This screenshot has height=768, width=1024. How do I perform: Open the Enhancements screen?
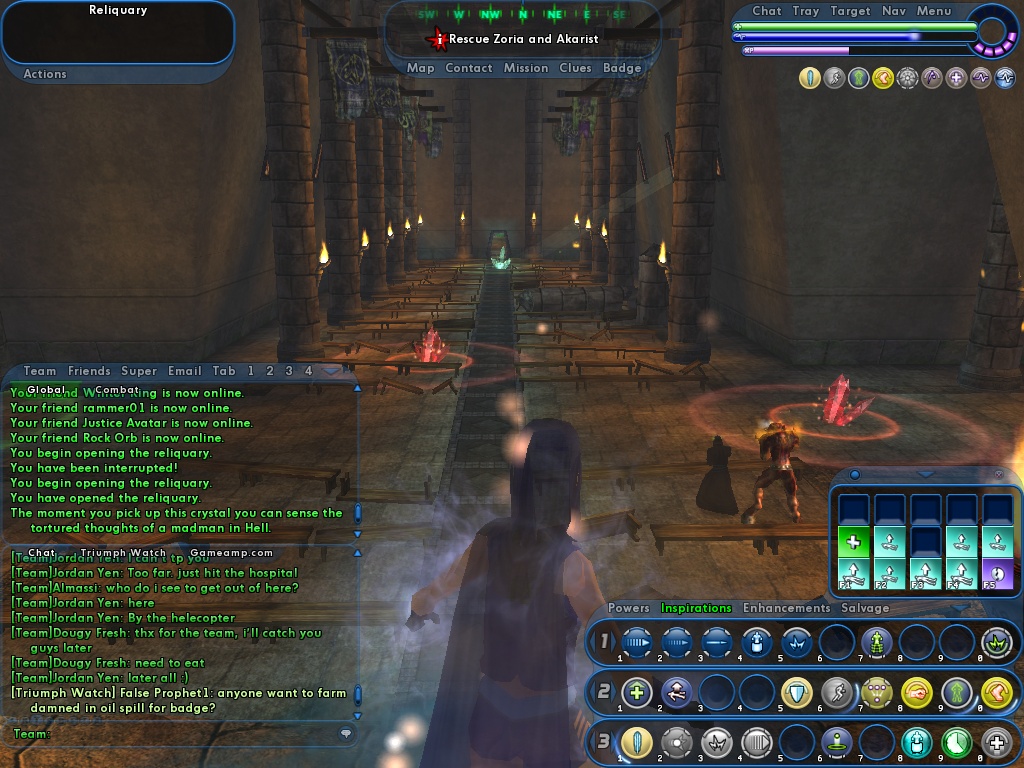786,608
